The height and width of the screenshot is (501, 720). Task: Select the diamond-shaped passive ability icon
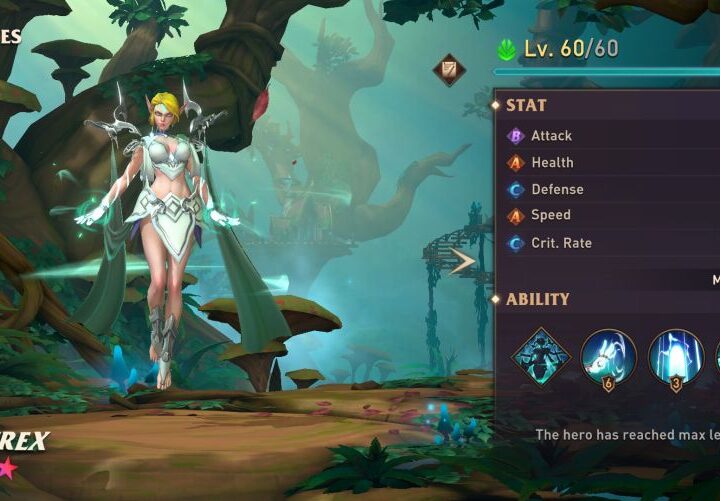[541, 356]
